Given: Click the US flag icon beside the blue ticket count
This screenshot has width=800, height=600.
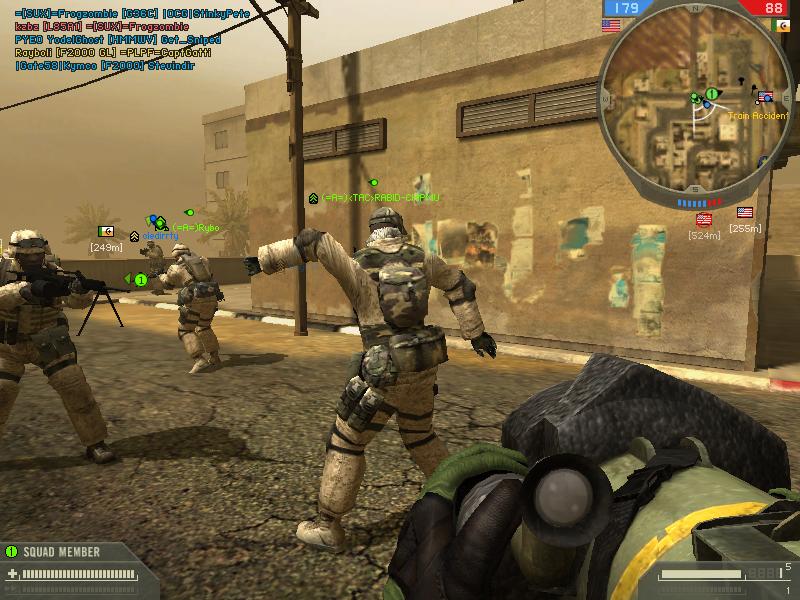Looking at the screenshot, I should pyautogui.click(x=612, y=26).
